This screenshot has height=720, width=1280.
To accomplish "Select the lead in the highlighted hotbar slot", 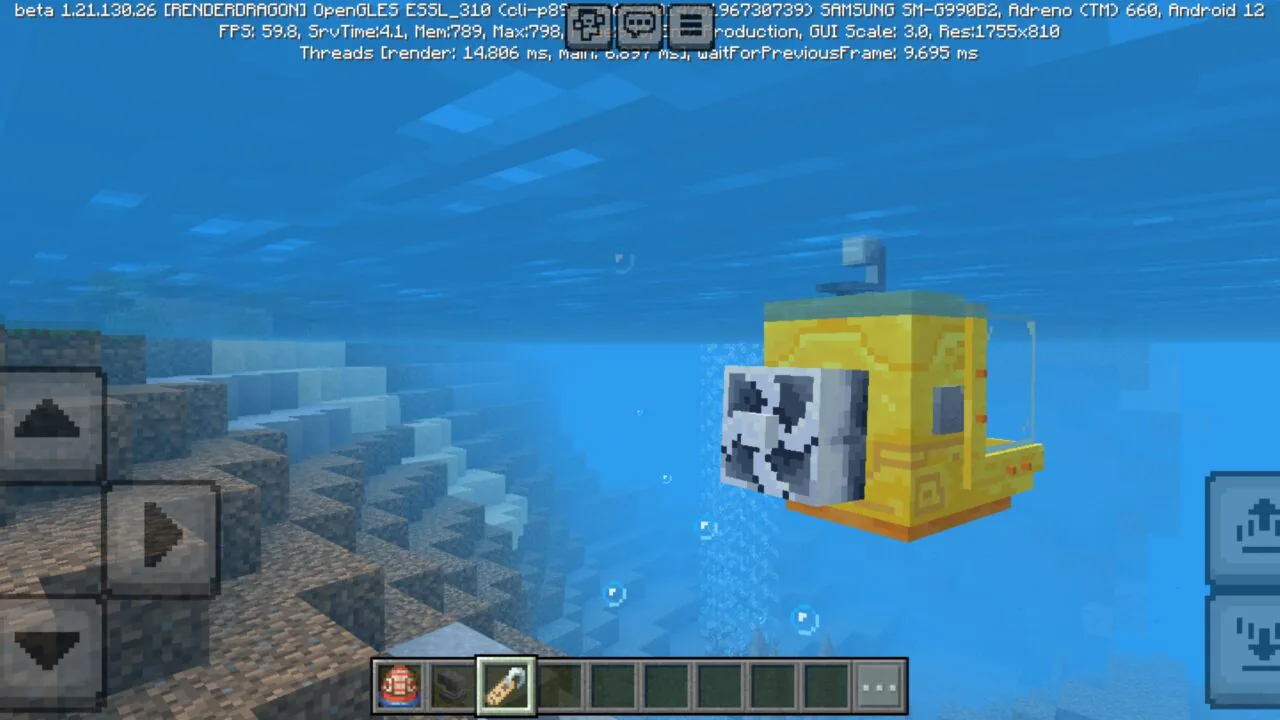I will [505, 685].
